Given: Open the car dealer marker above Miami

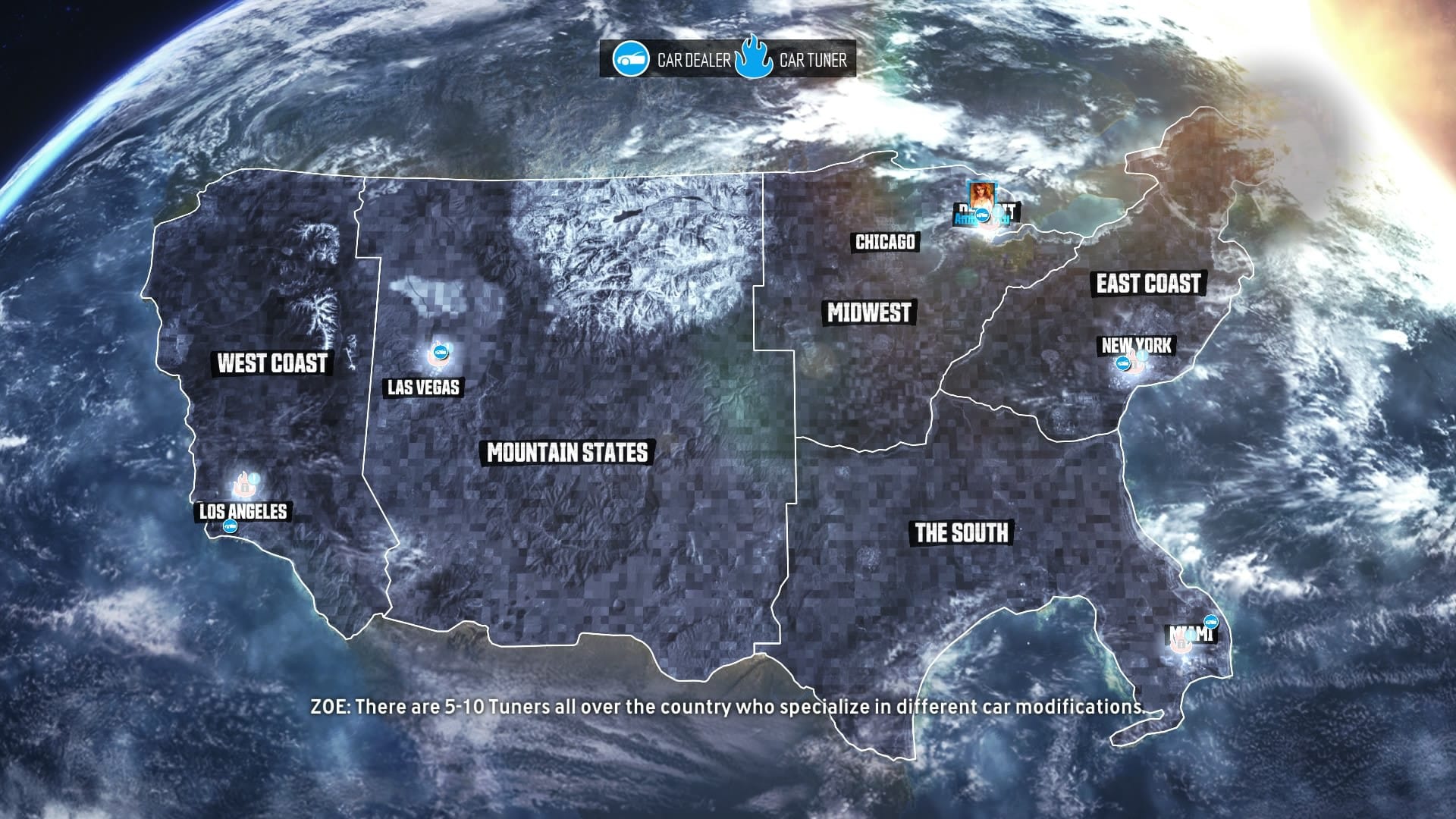Looking at the screenshot, I should click(x=1210, y=621).
